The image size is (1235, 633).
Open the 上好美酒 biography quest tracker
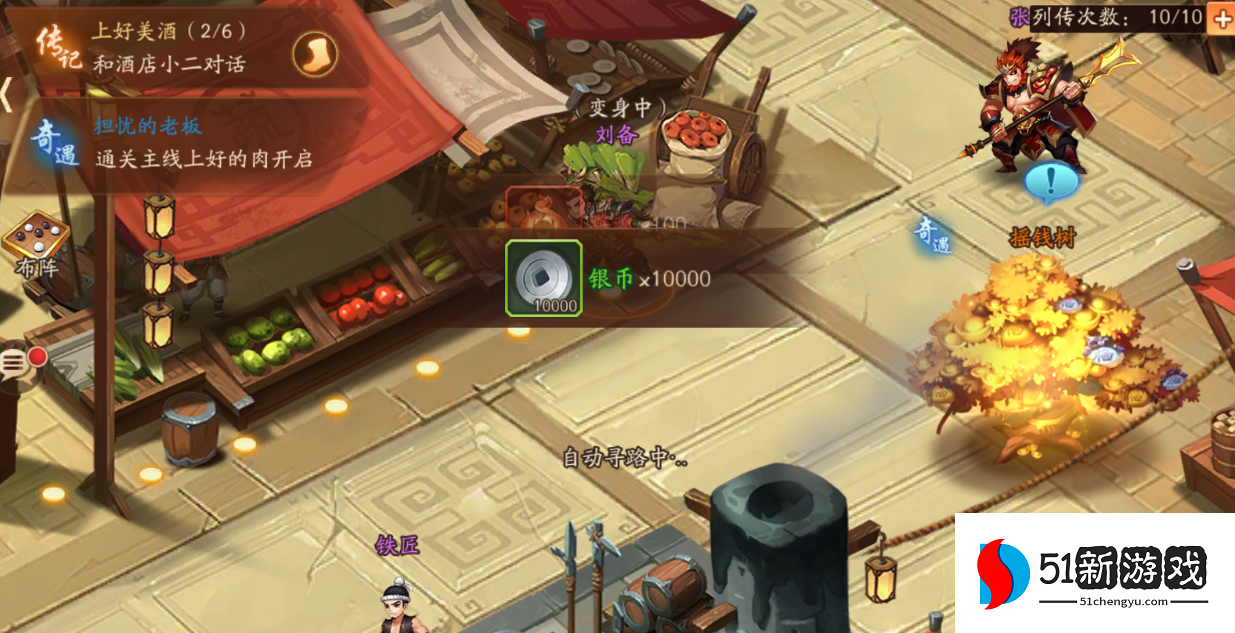[x=170, y=47]
